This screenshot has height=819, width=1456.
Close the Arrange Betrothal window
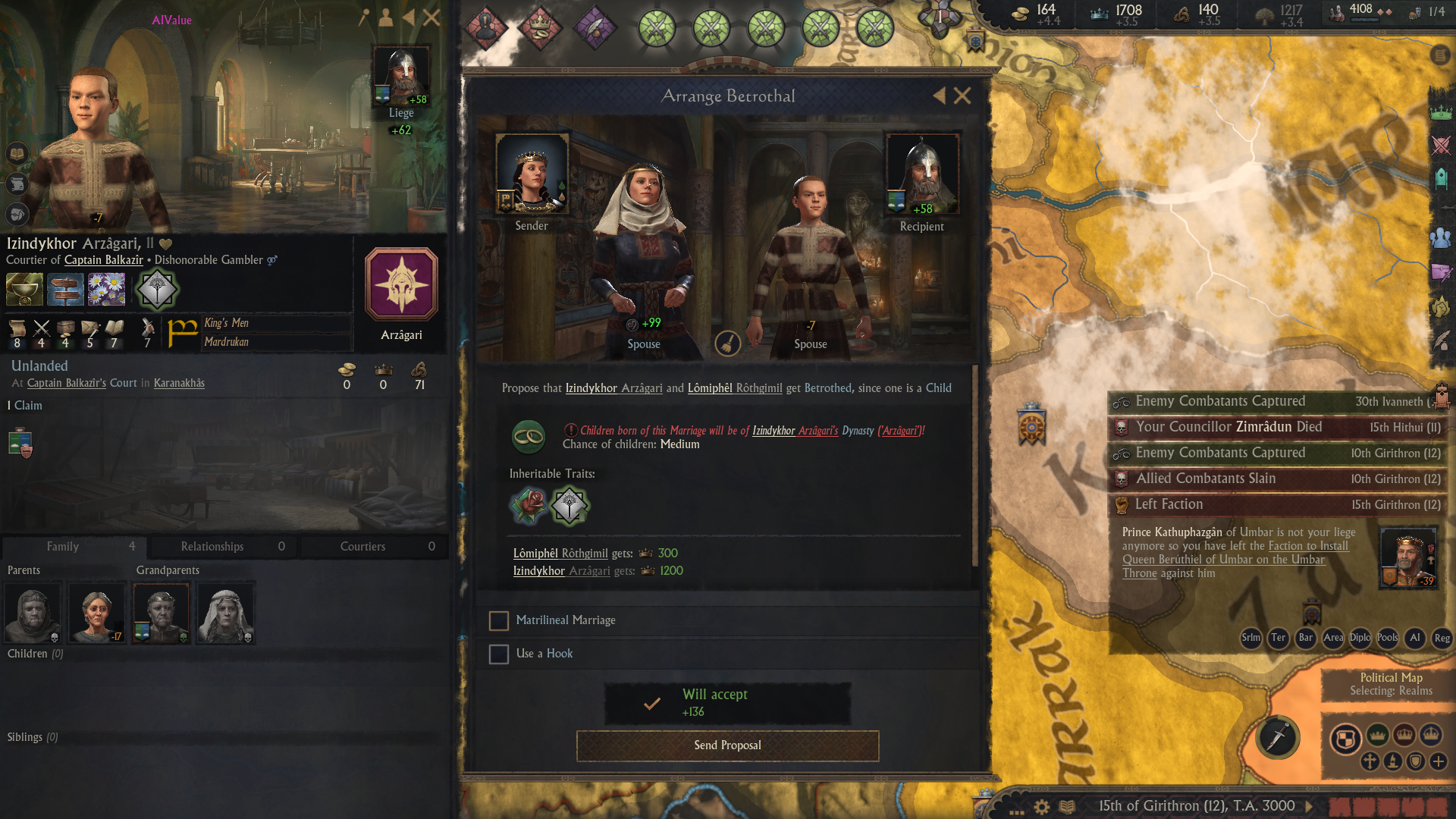click(x=962, y=96)
